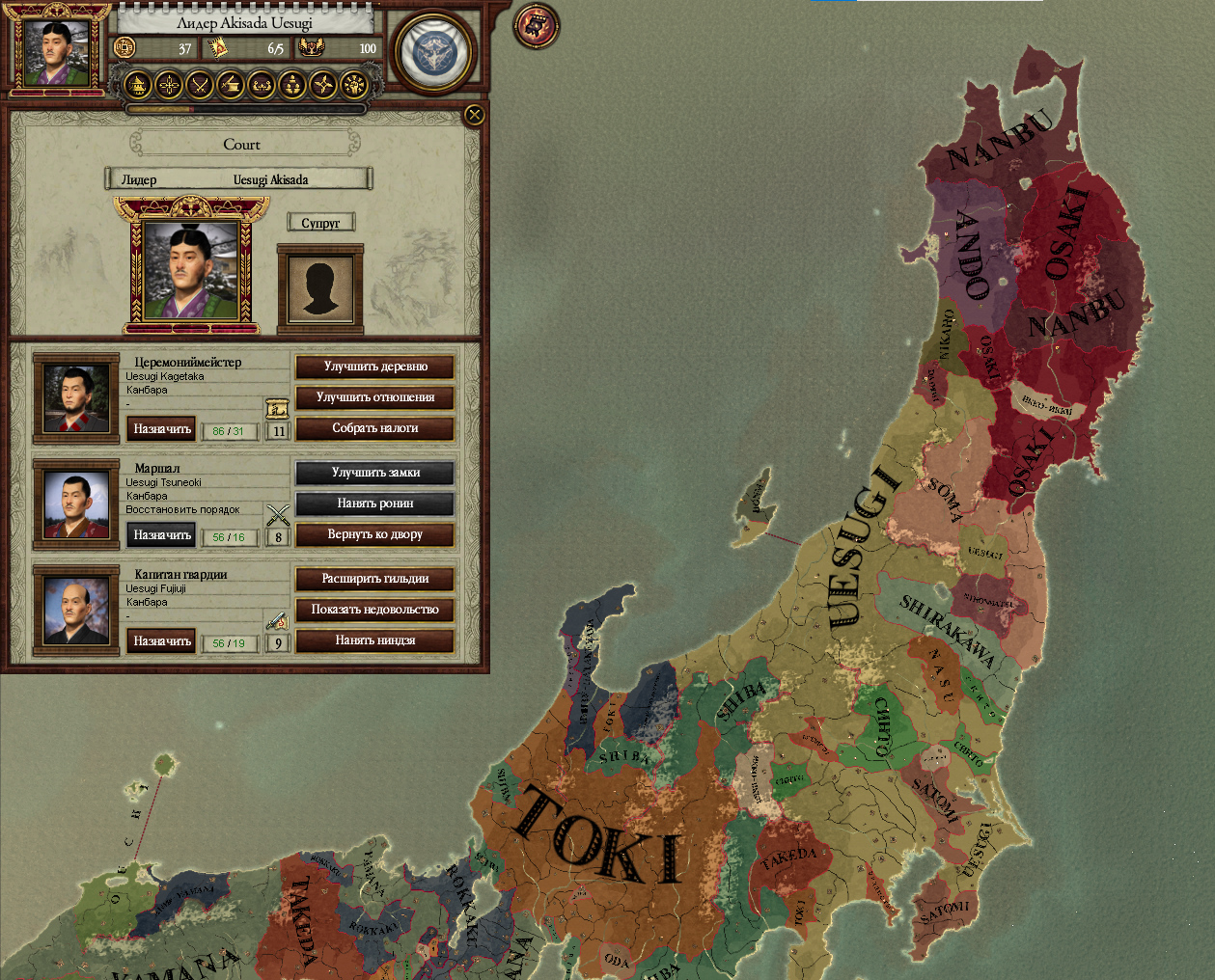Select the pagoda building menu icon
This screenshot has height=980, width=1215.
[x=139, y=86]
